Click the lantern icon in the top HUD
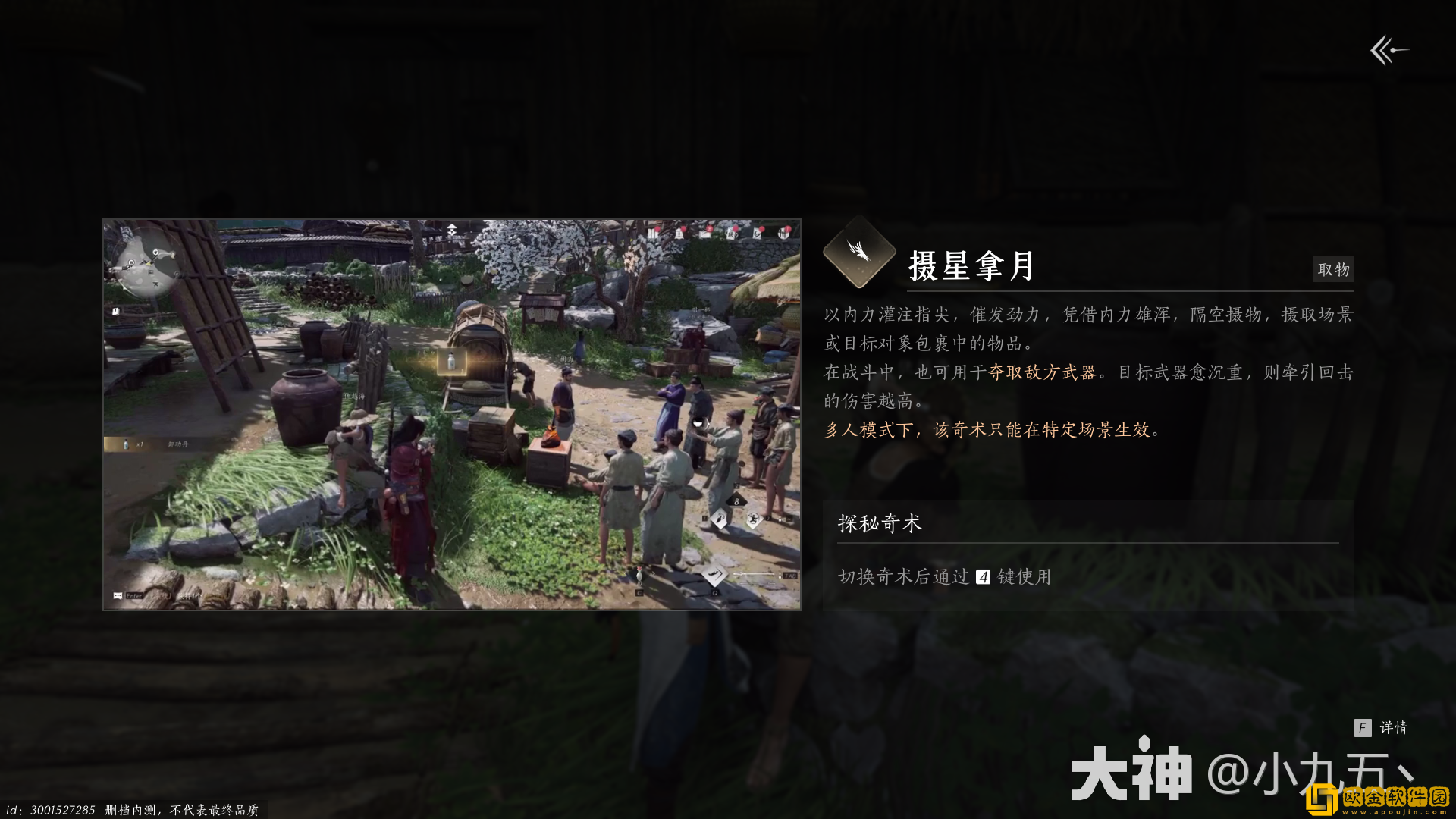The height and width of the screenshot is (819, 1456). 679,234
